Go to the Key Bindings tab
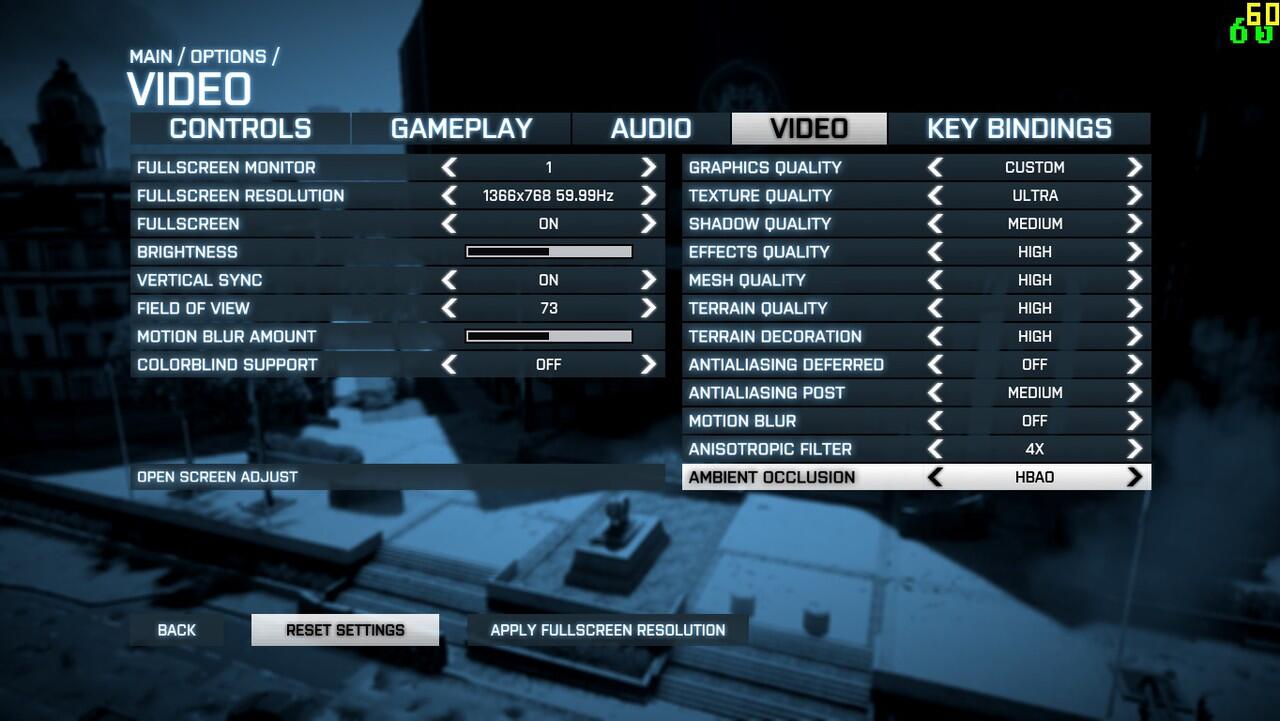The image size is (1280, 721). [x=1018, y=129]
